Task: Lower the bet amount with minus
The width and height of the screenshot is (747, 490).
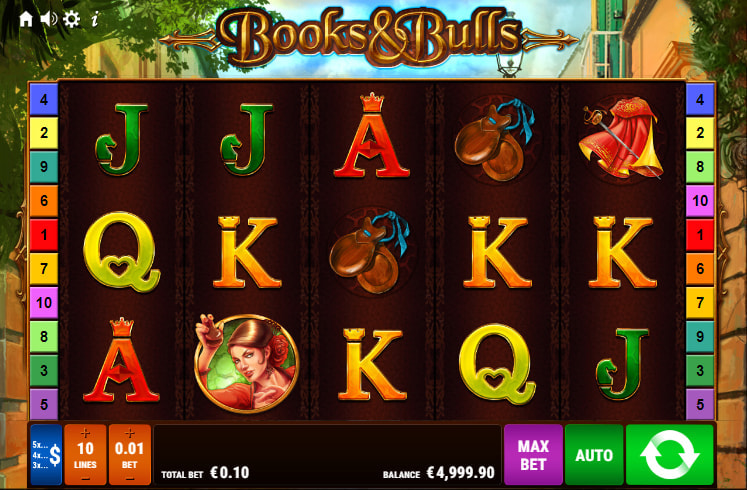Action: pyautogui.click(x=130, y=477)
